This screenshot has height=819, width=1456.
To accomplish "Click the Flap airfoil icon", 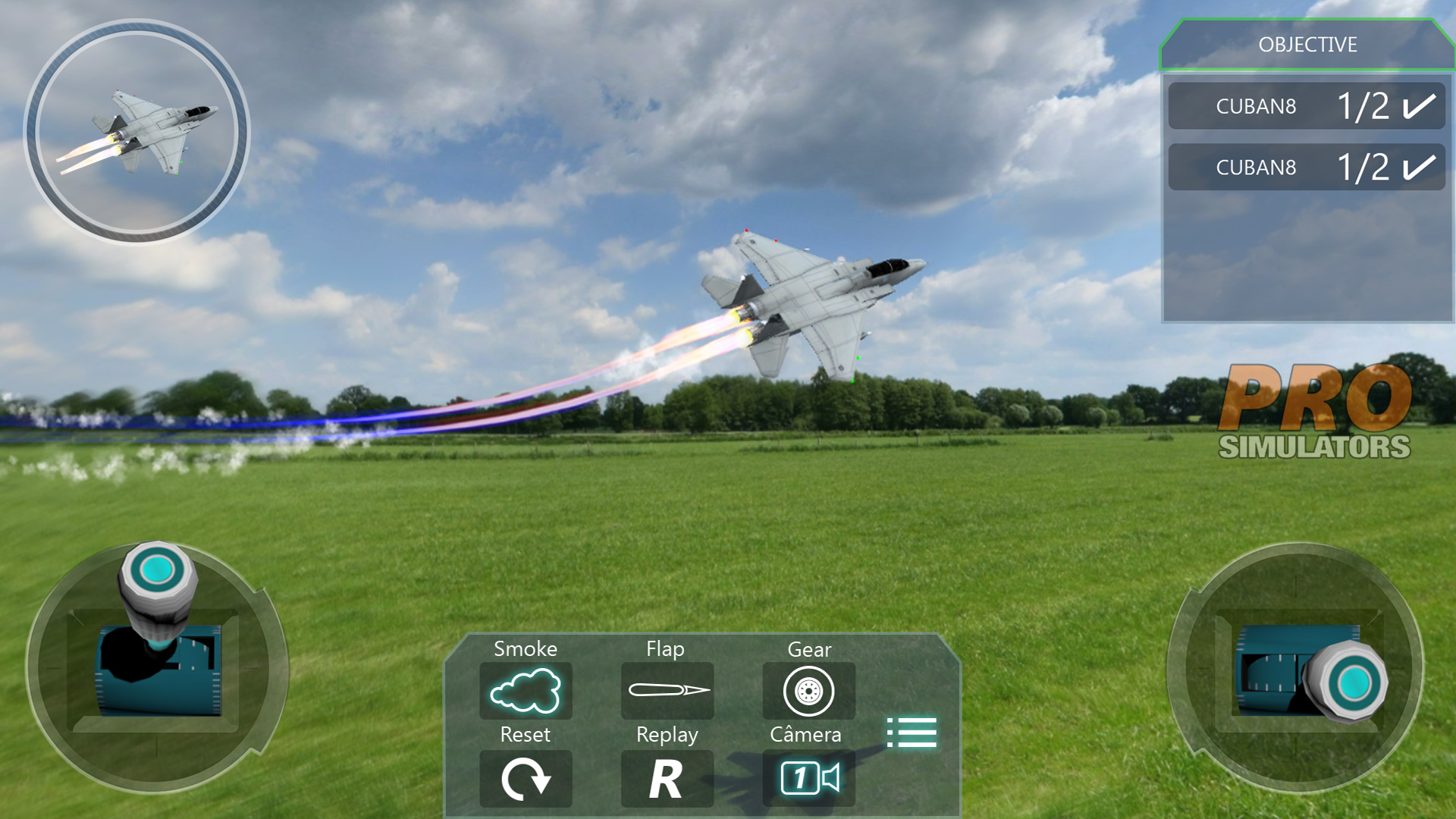I will pyautogui.click(x=667, y=691).
